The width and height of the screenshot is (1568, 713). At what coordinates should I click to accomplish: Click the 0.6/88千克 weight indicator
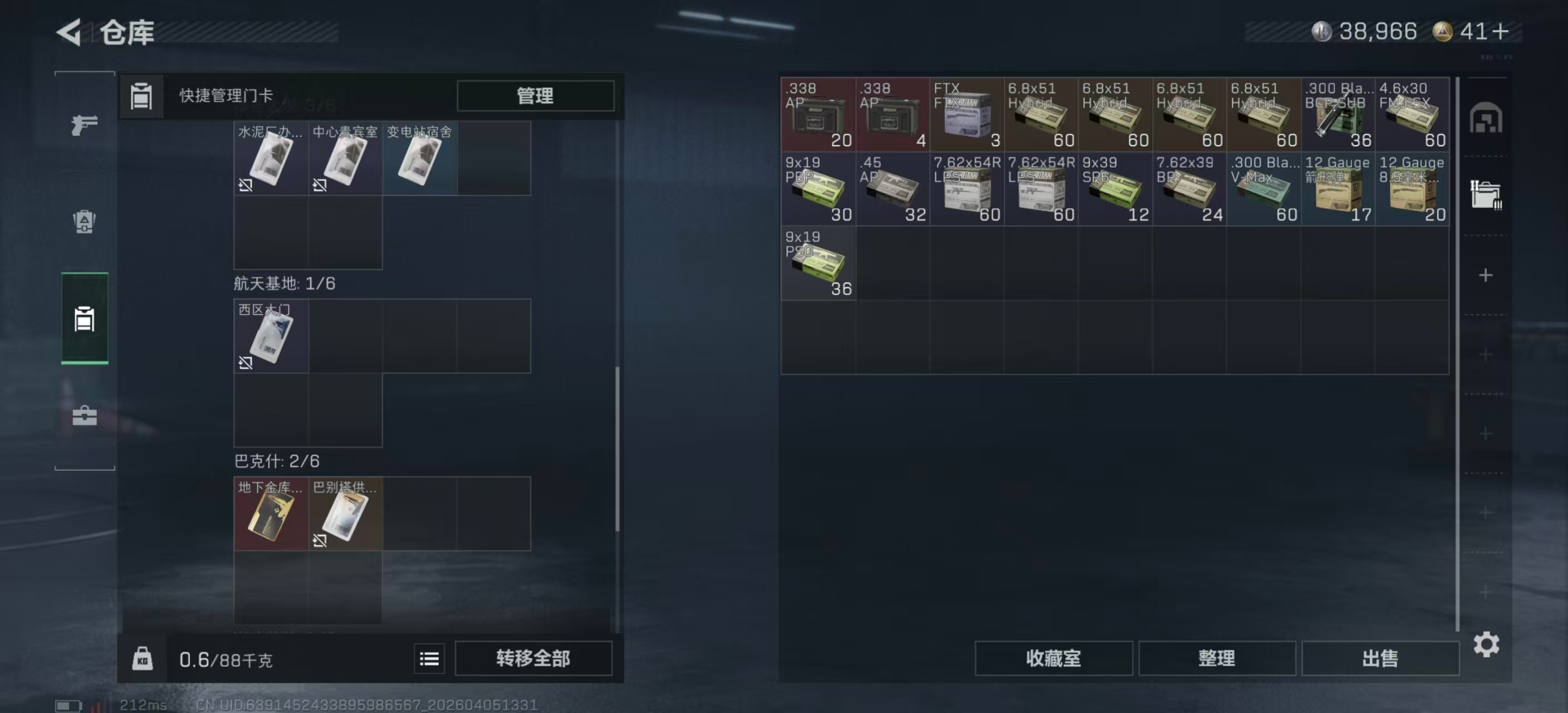tap(225, 658)
